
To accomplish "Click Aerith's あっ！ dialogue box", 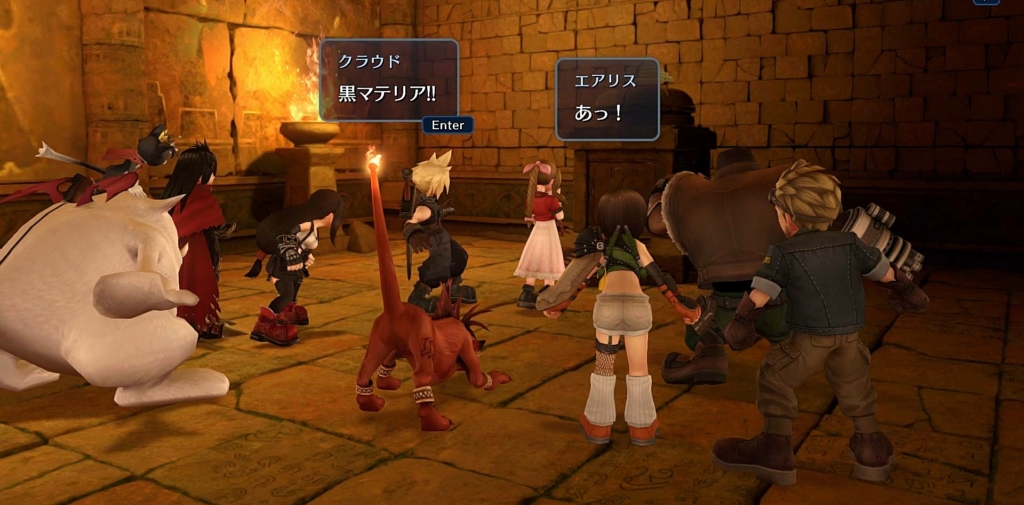I will point(607,98).
